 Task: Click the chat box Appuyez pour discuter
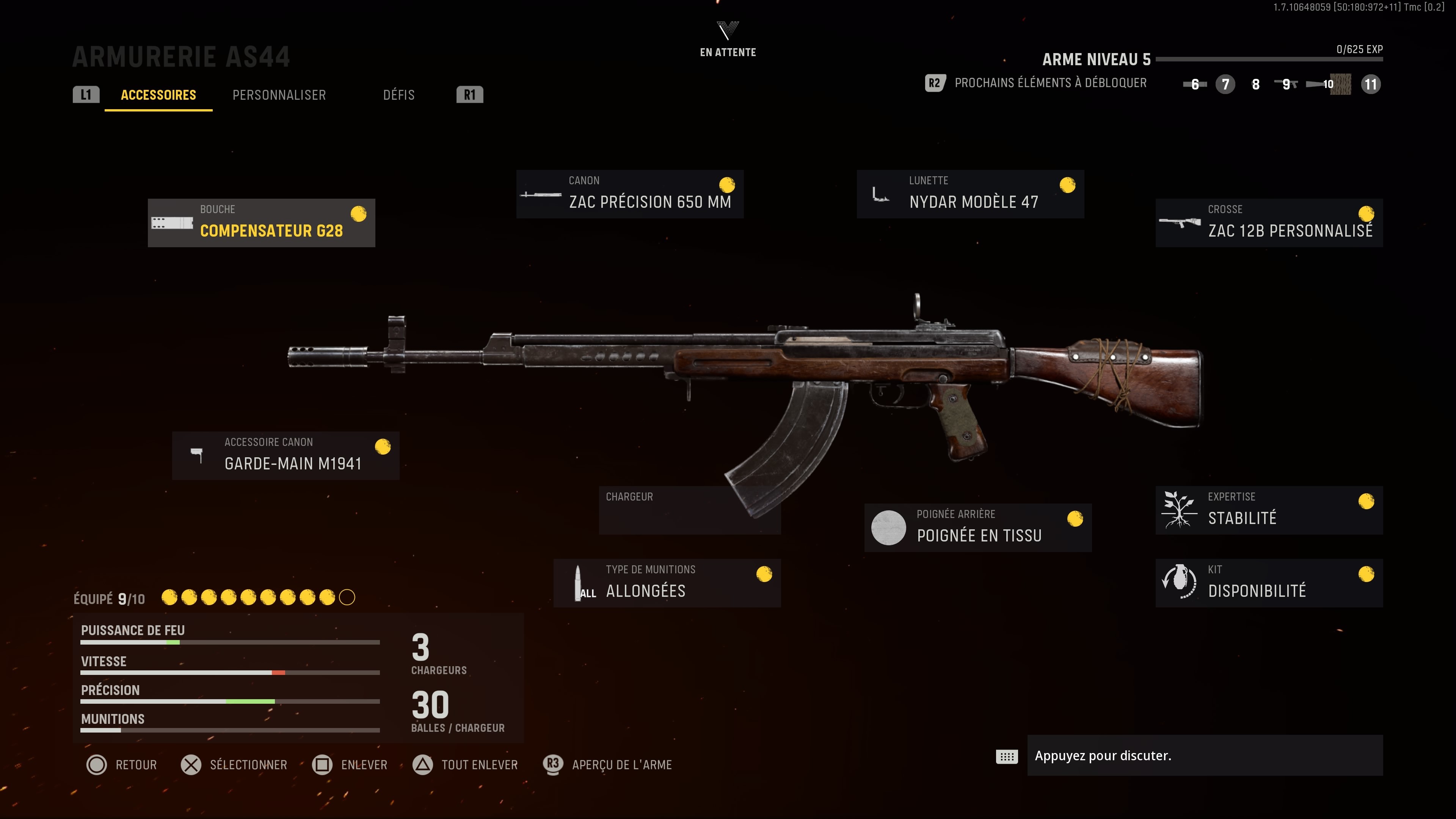click(x=1204, y=756)
